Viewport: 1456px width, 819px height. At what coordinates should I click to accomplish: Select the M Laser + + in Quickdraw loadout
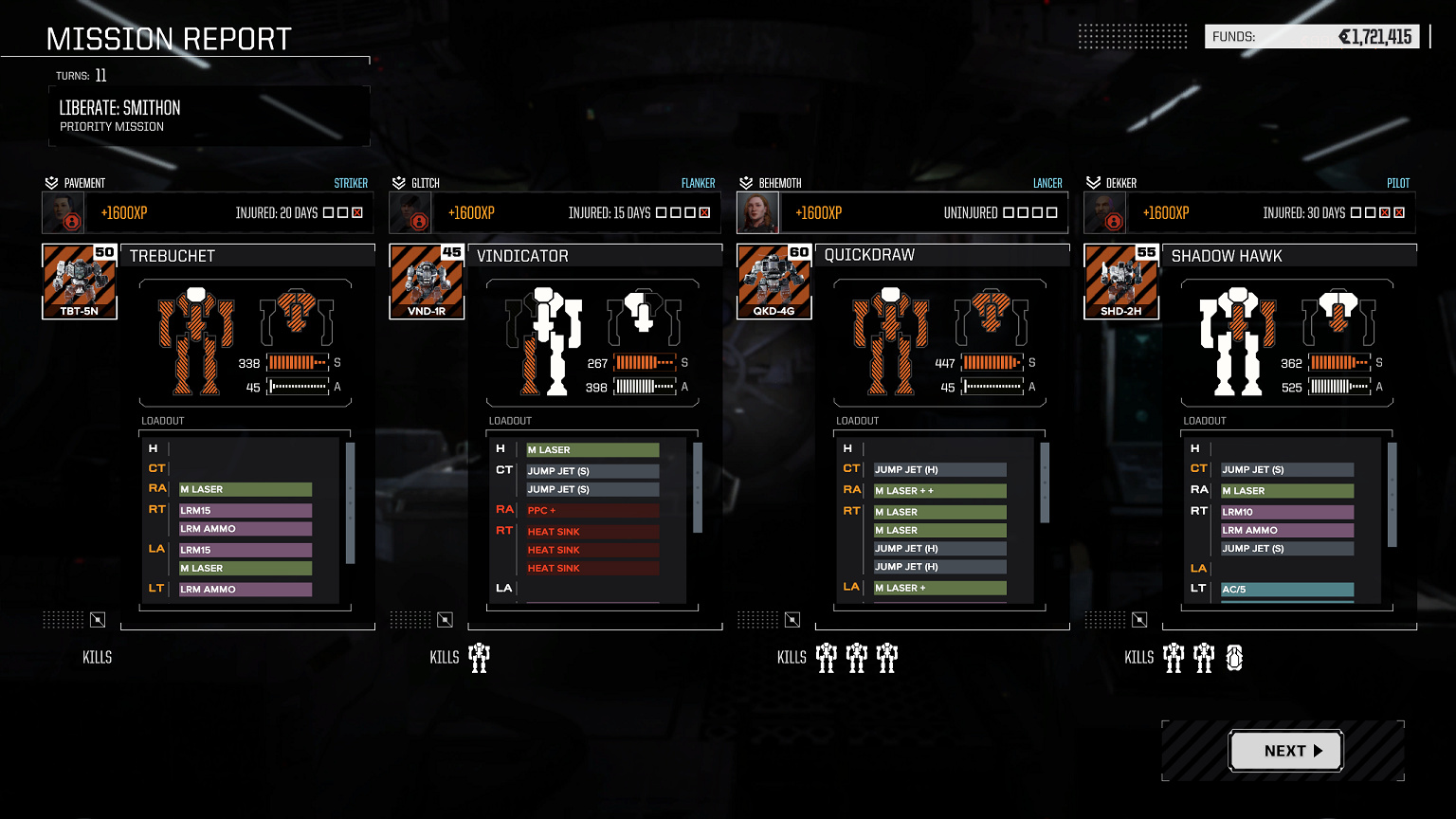coord(939,491)
